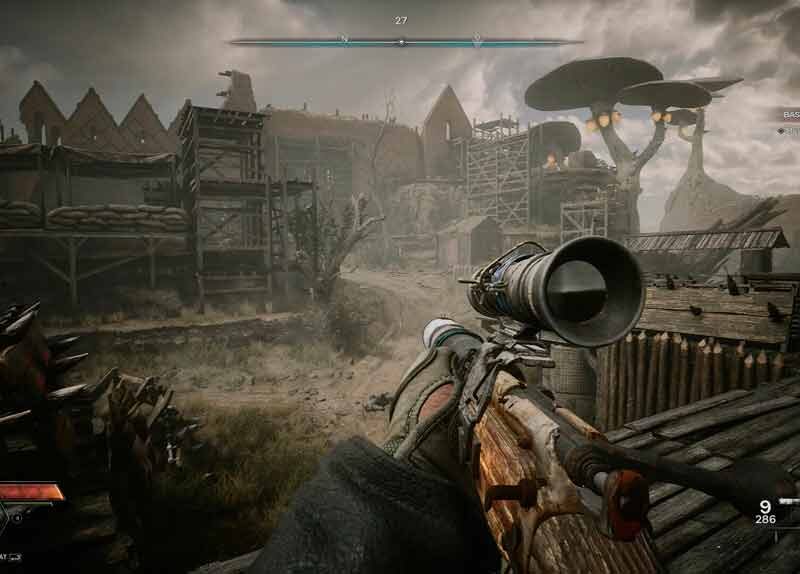Open the objective tracker starting with BAS
Screen dimensions: 800x574
click(789, 114)
